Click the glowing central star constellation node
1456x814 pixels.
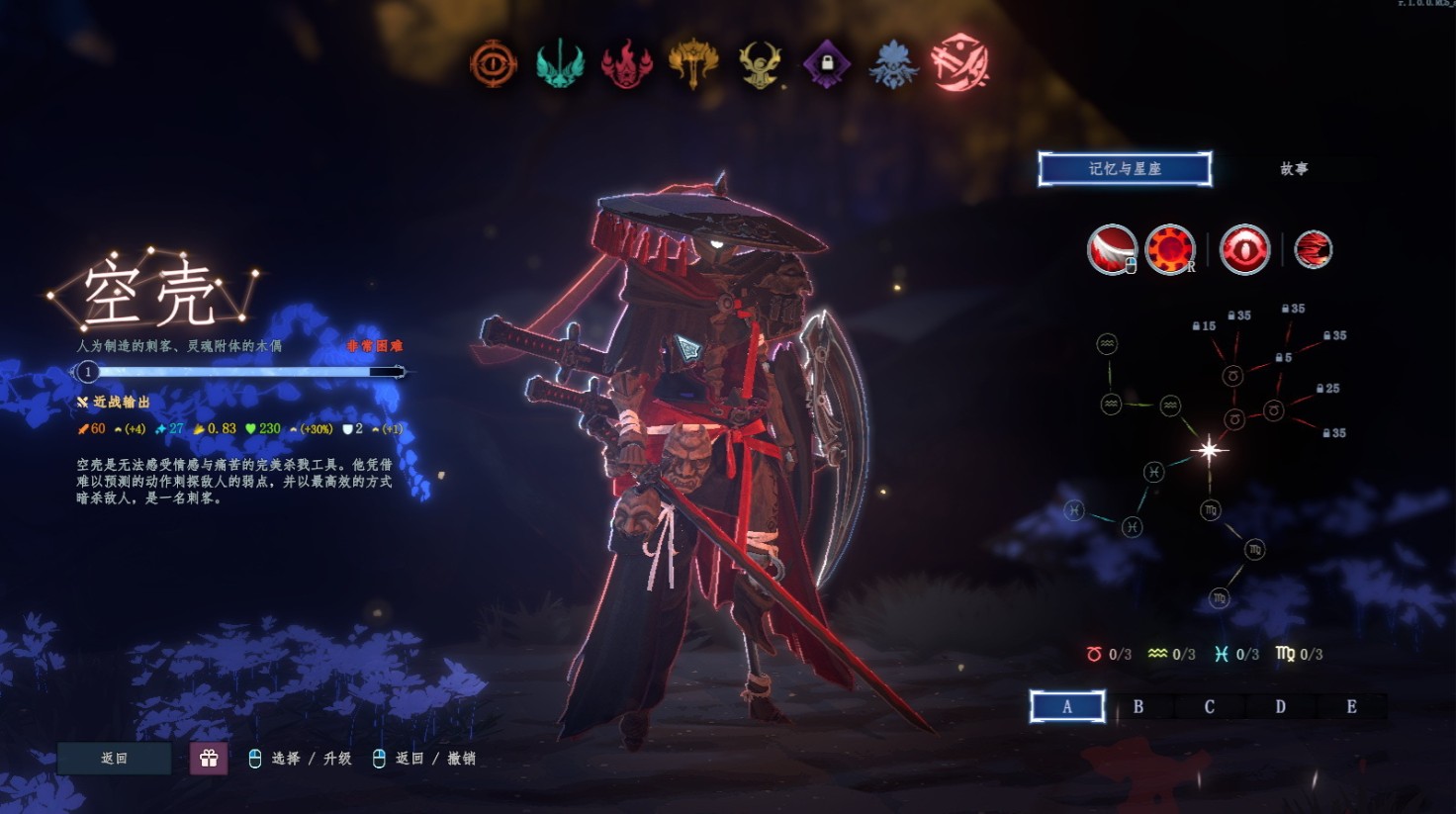tap(1209, 451)
